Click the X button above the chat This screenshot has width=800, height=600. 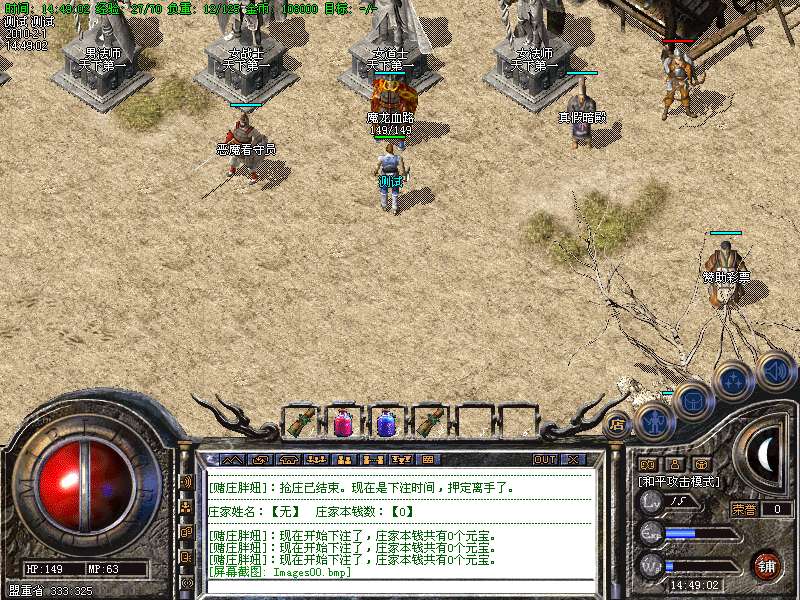click(x=574, y=460)
